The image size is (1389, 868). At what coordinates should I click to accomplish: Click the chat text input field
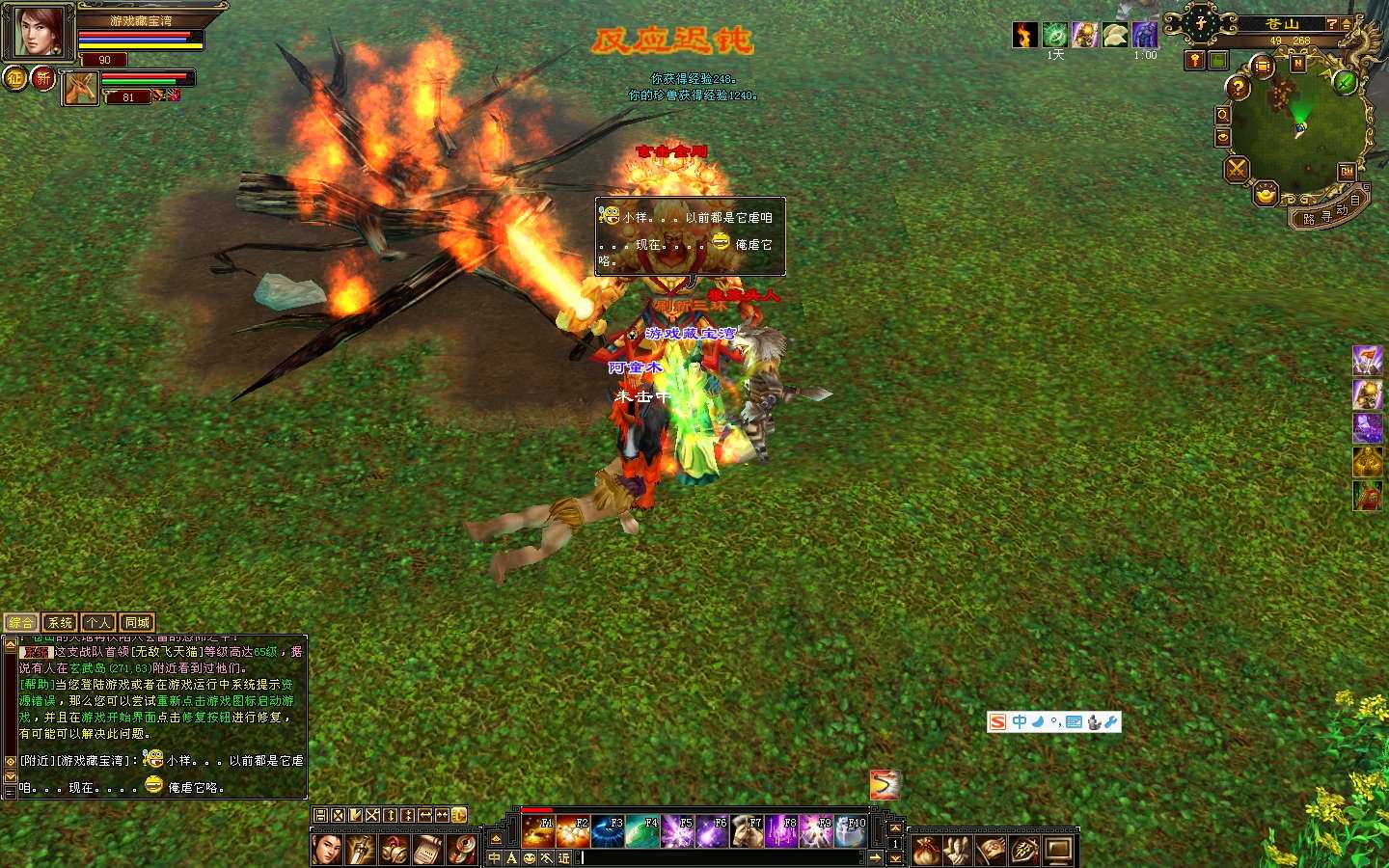723,857
